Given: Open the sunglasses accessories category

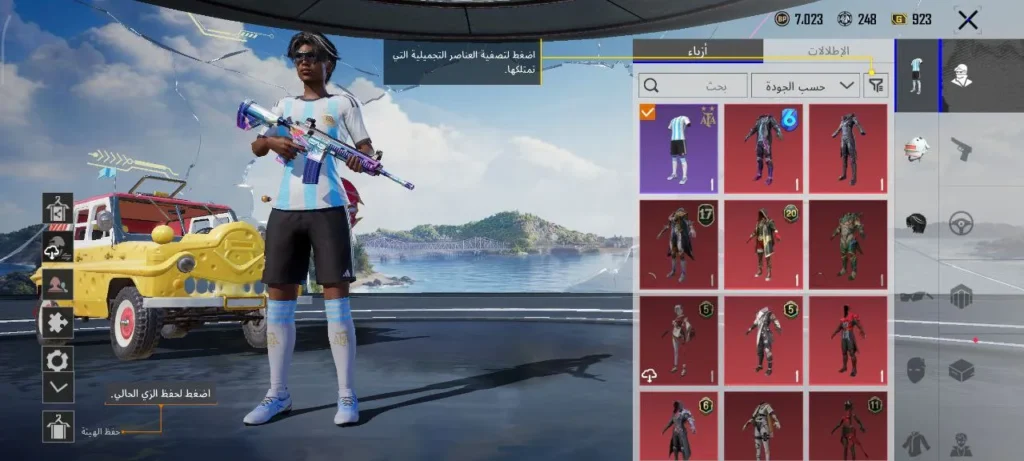Looking at the screenshot, I should point(917,296).
